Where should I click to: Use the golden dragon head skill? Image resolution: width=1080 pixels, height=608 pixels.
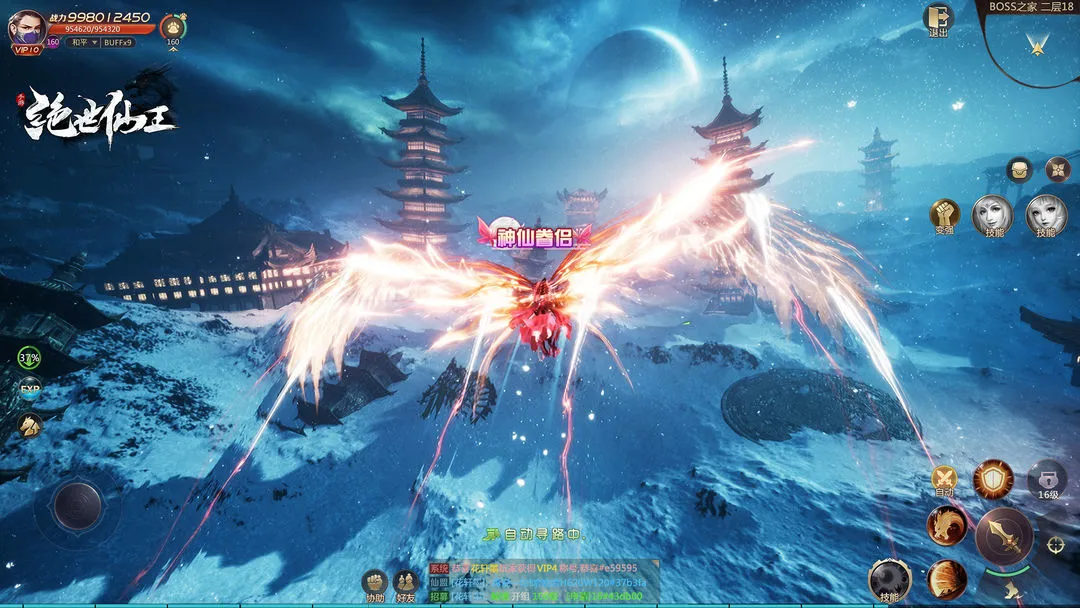(x=946, y=526)
